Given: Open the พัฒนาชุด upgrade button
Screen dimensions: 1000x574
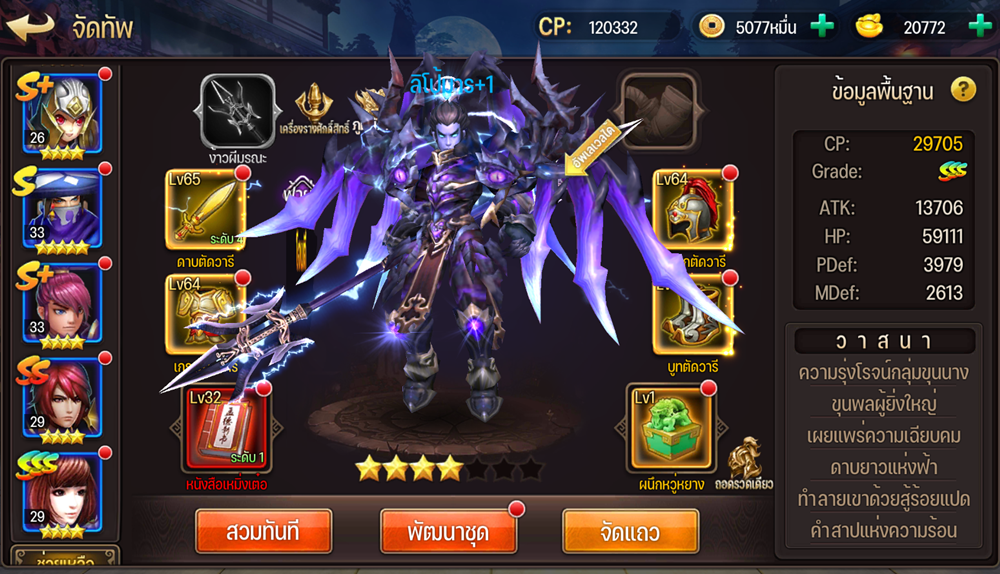Looking at the screenshot, I should point(448,531).
